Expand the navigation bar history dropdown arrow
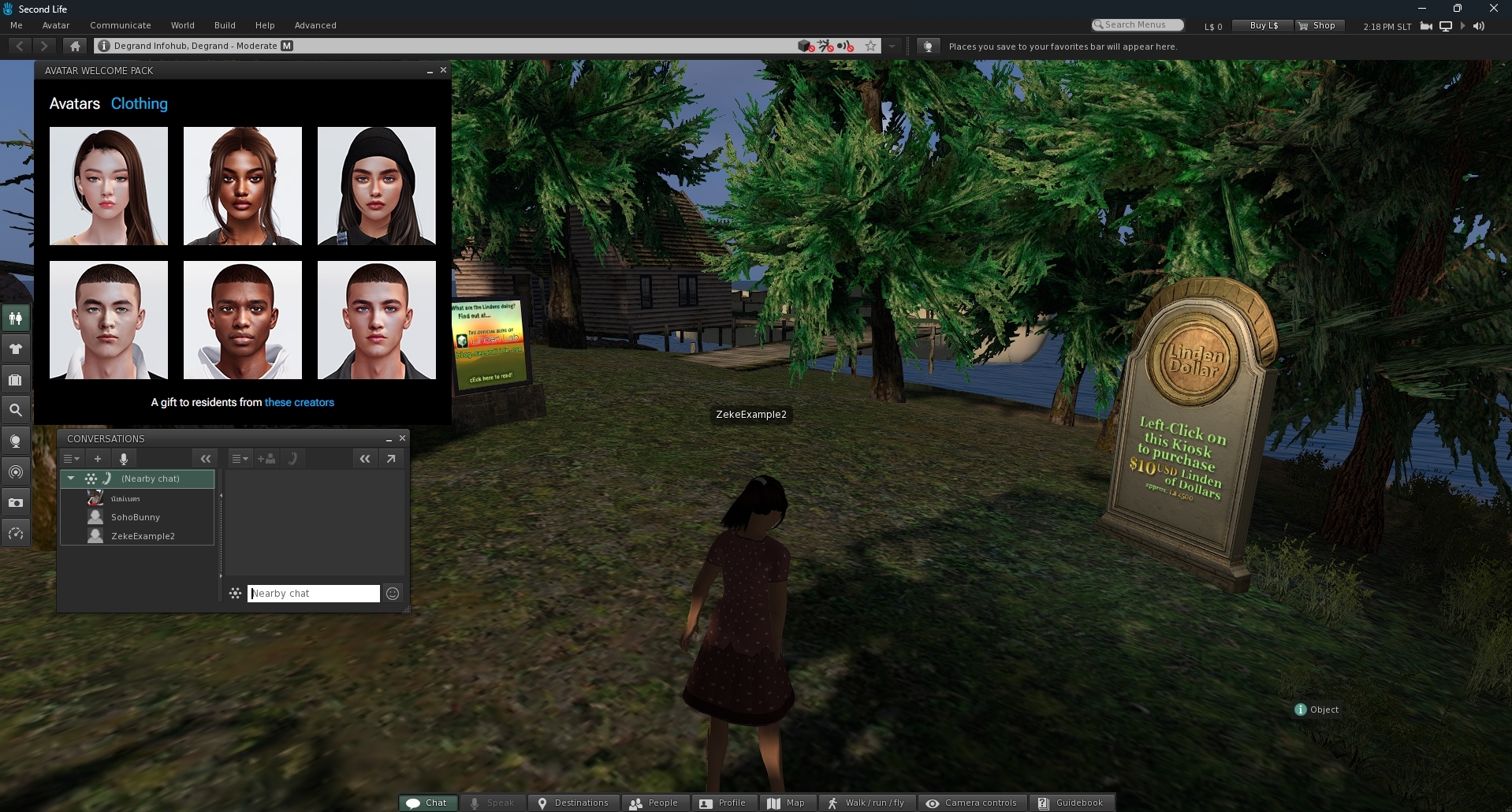1512x812 pixels. (892, 46)
